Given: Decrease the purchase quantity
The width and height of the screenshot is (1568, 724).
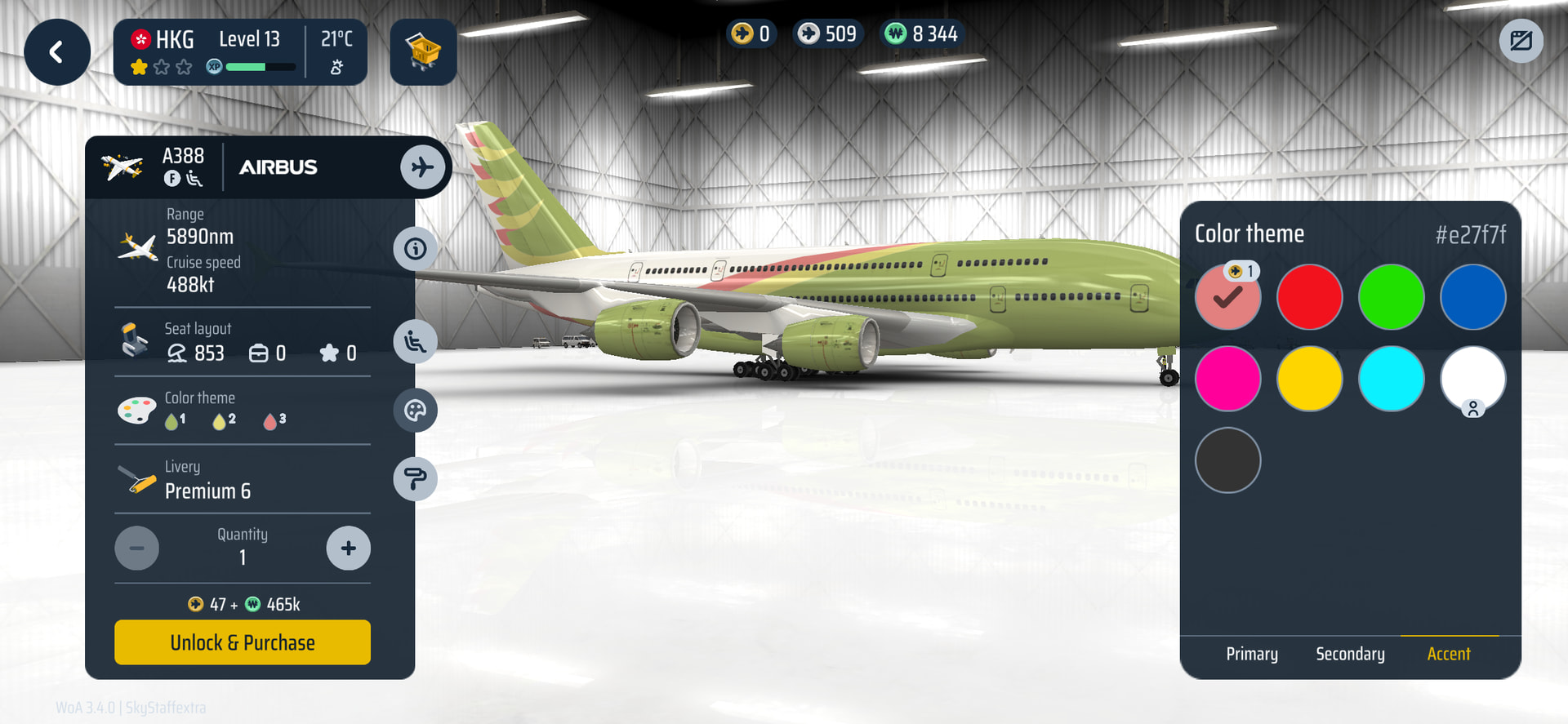Looking at the screenshot, I should pos(137,549).
